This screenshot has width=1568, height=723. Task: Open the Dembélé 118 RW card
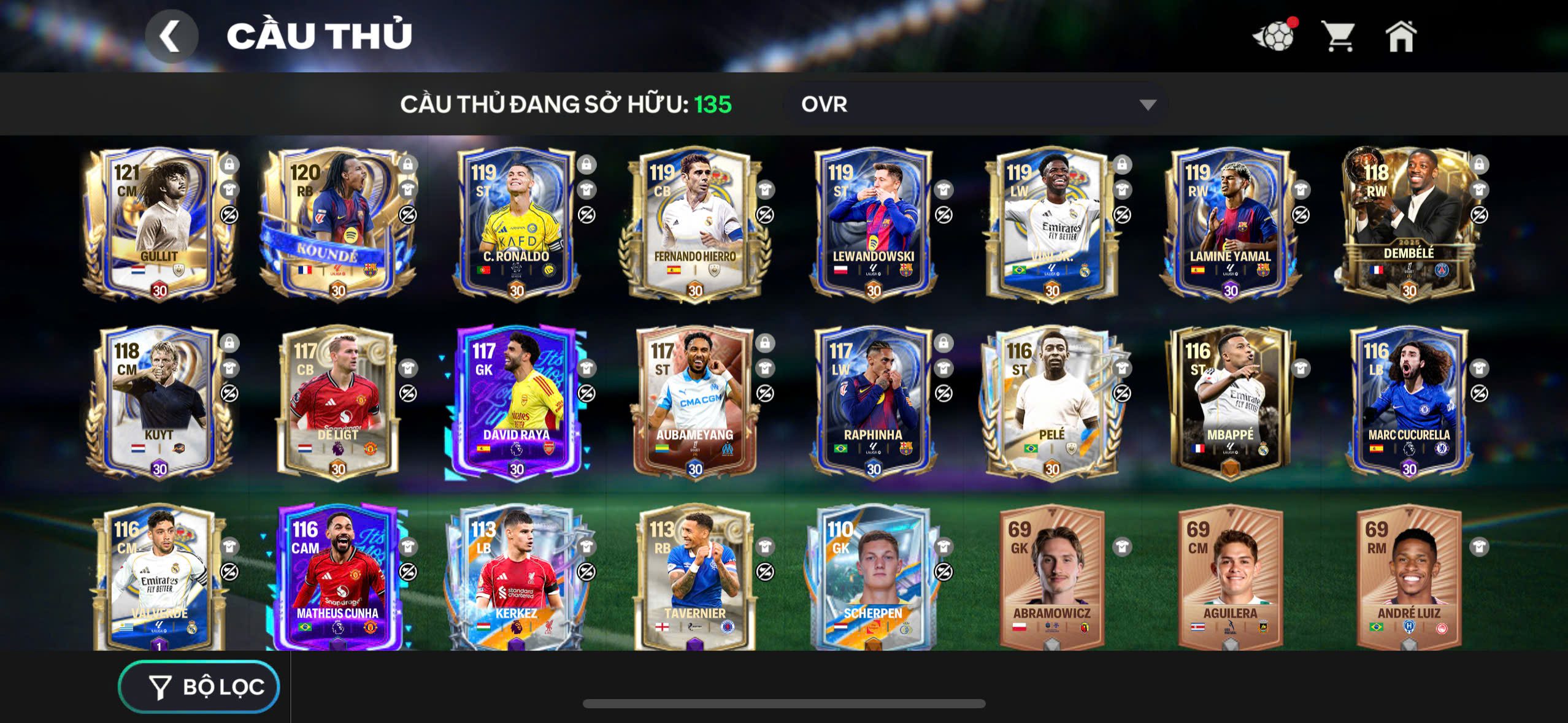(1409, 224)
